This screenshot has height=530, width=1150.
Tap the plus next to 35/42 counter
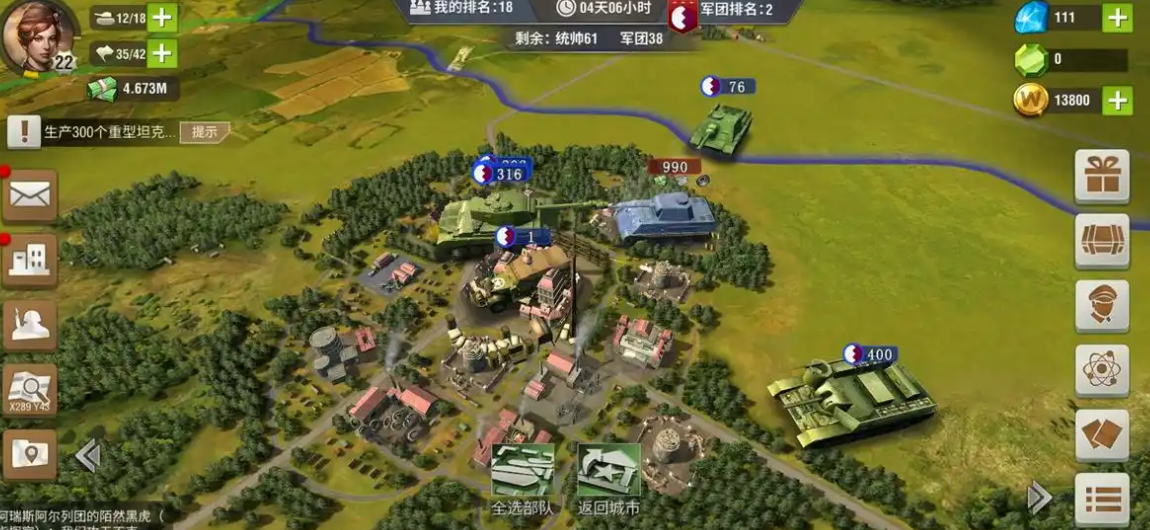point(162,53)
